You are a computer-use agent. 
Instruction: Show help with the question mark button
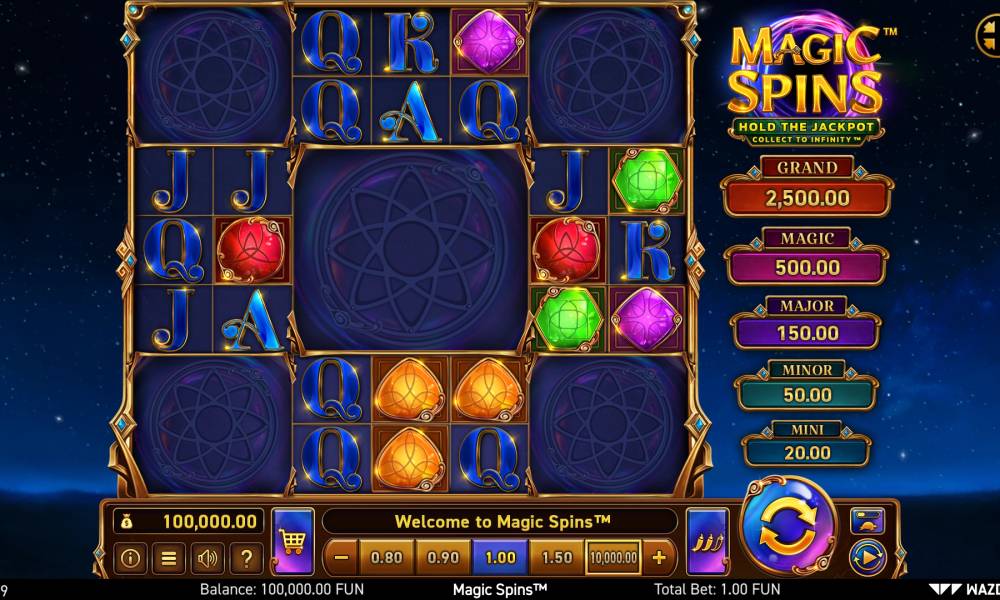pyautogui.click(x=246, y=558)
